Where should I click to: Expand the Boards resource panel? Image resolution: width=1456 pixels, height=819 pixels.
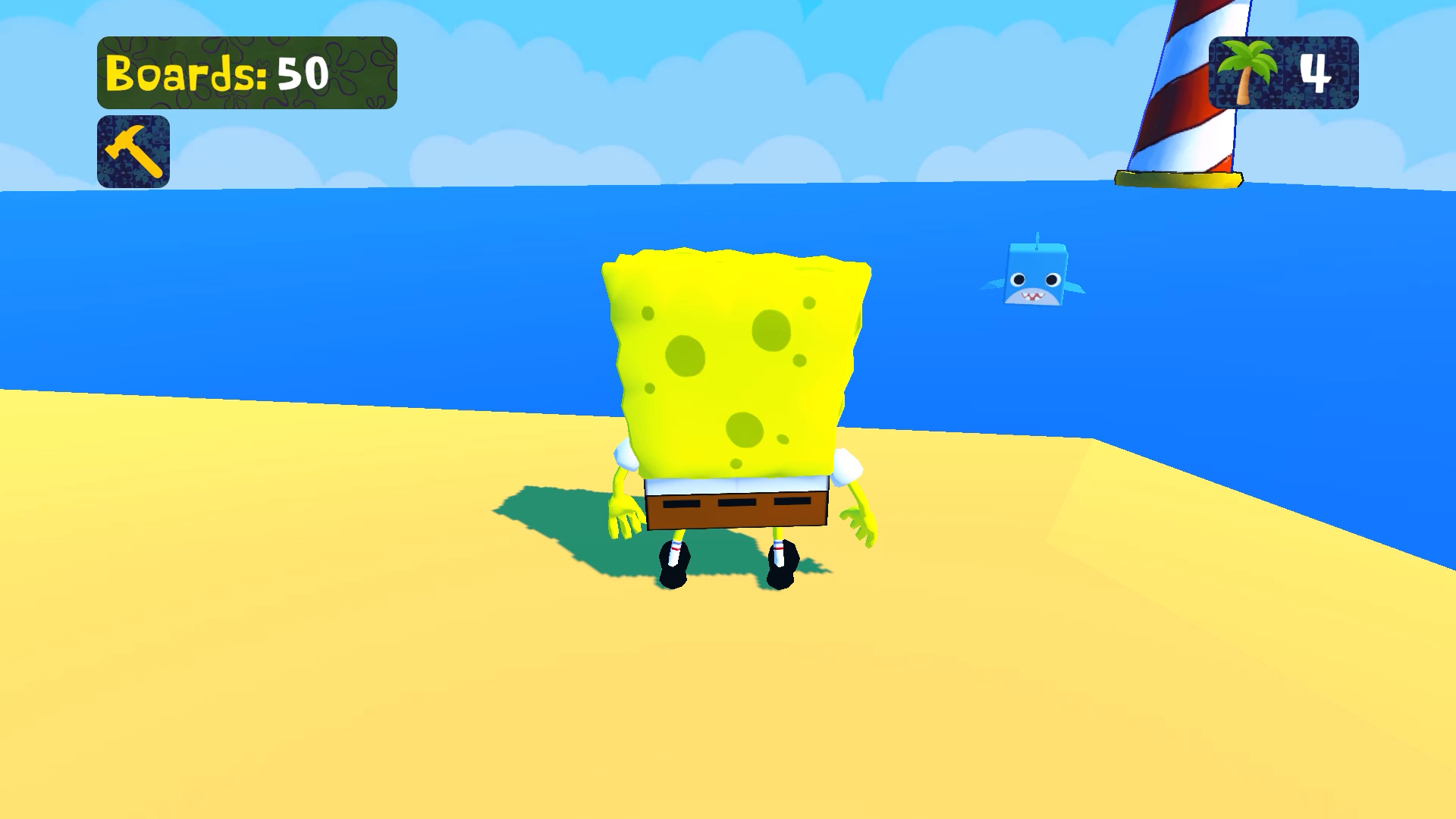250,74
